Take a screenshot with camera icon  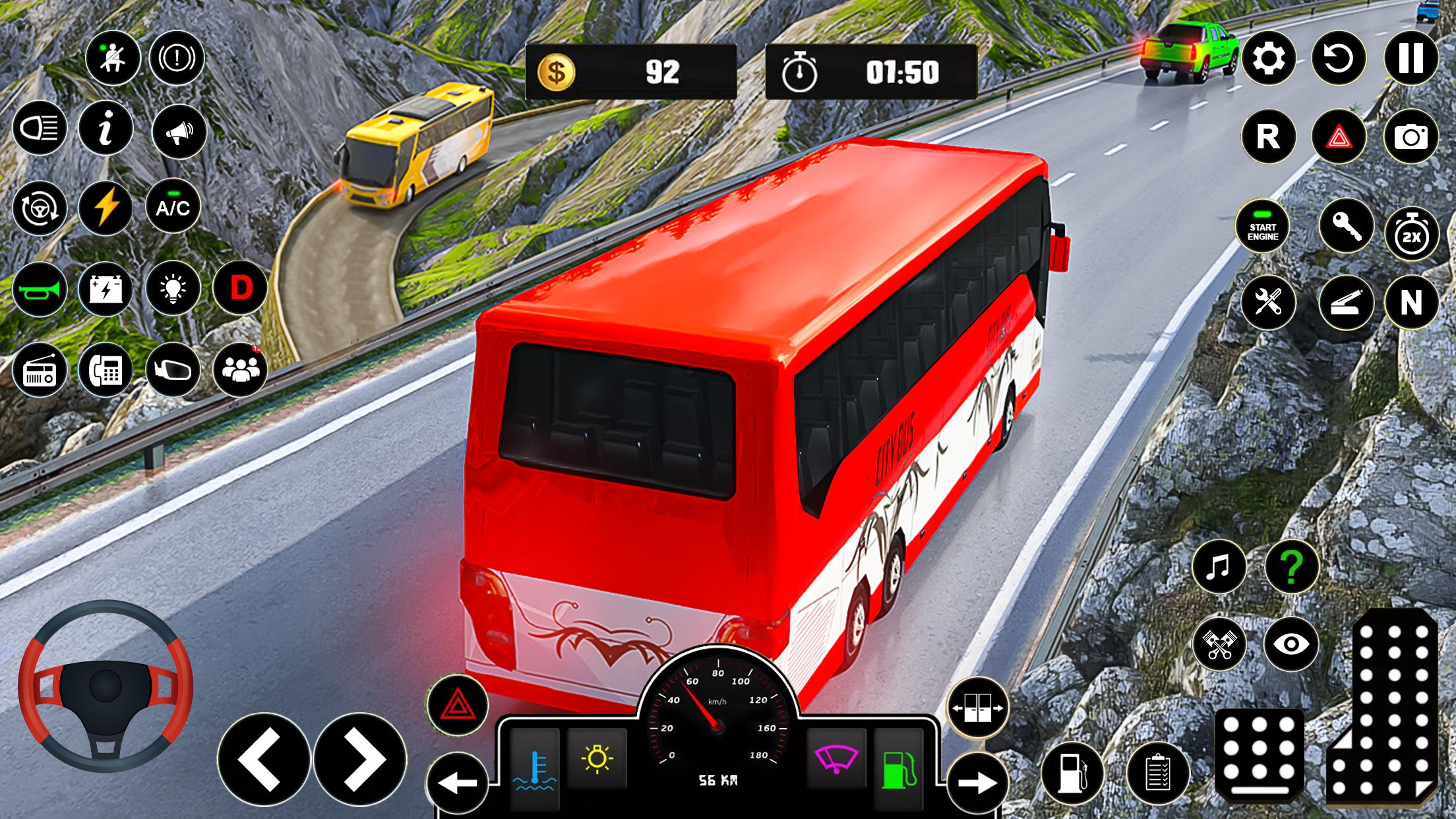[x=1410, y=137]
